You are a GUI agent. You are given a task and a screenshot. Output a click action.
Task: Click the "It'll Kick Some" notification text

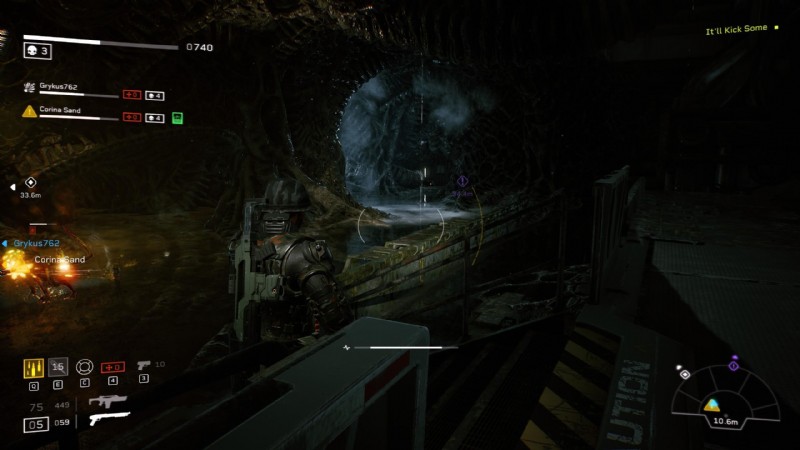click(x=736, y=29)
